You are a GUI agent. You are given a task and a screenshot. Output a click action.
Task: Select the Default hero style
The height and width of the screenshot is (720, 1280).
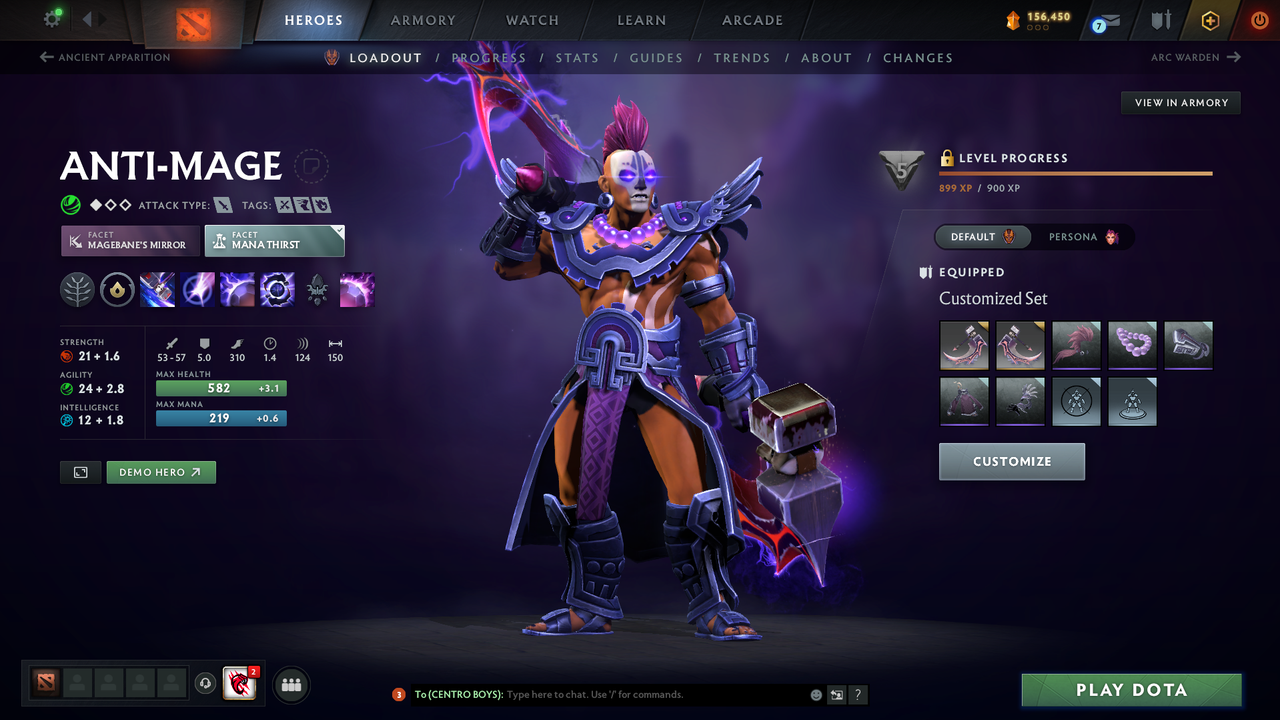pos(981,237)
